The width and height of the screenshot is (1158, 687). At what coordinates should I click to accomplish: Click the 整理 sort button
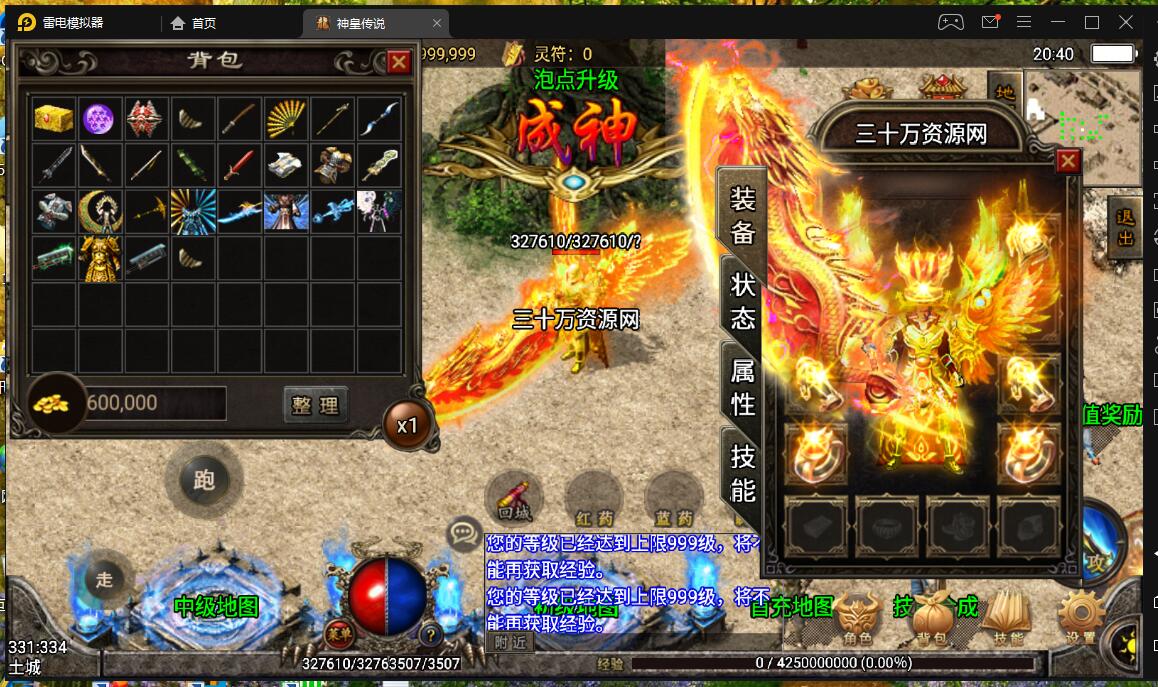click(x=315, y=404)
